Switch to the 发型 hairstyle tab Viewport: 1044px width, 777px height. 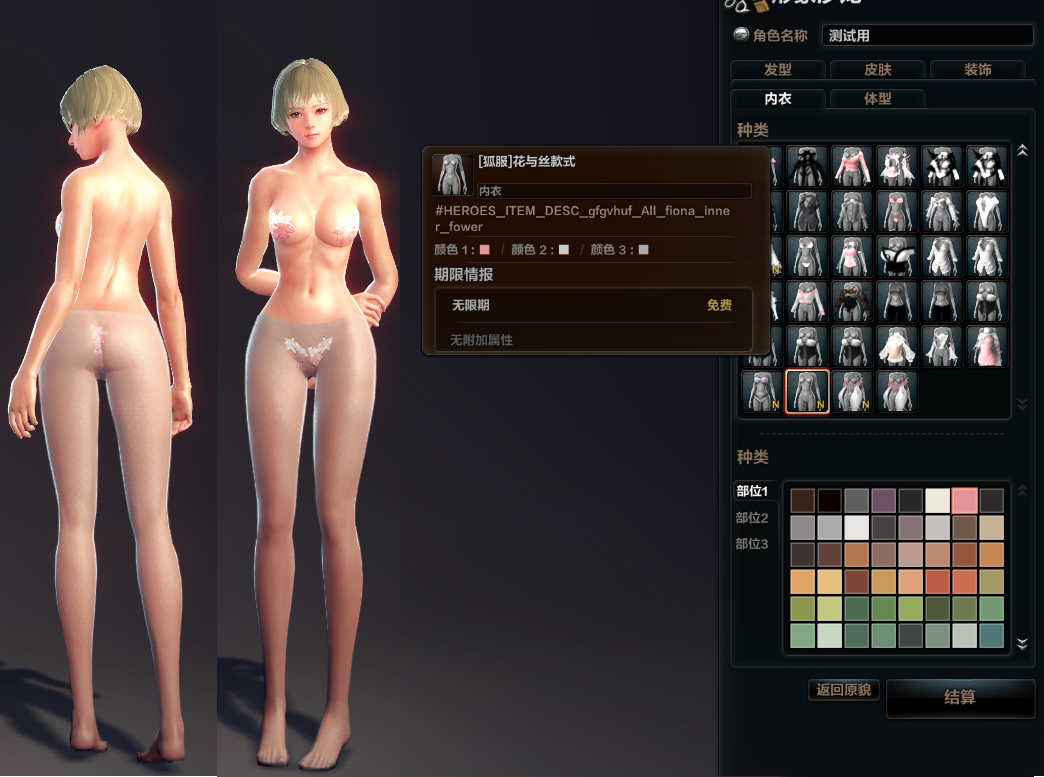(777, 70)
